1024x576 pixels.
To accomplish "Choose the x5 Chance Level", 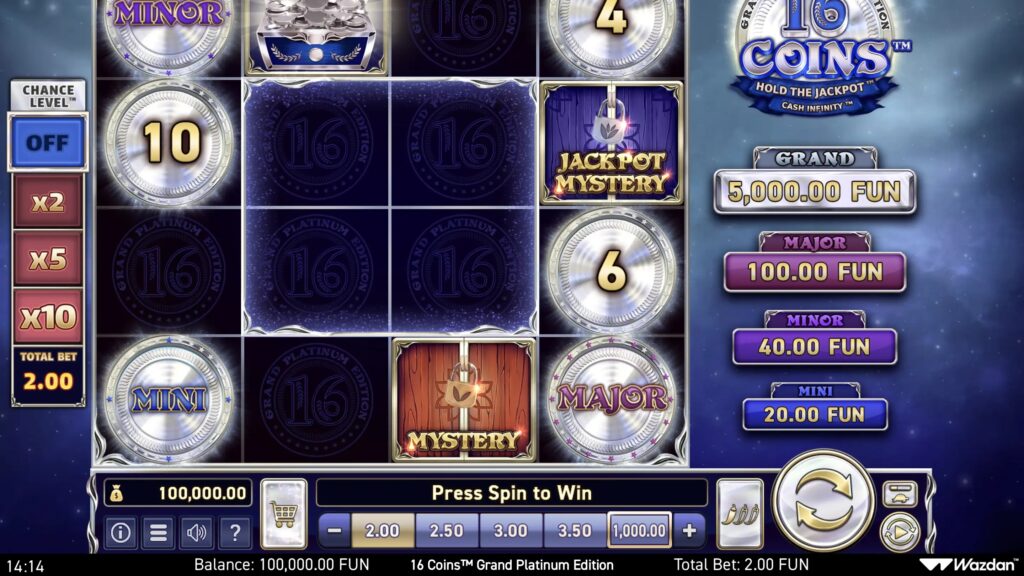I will 47,259.
